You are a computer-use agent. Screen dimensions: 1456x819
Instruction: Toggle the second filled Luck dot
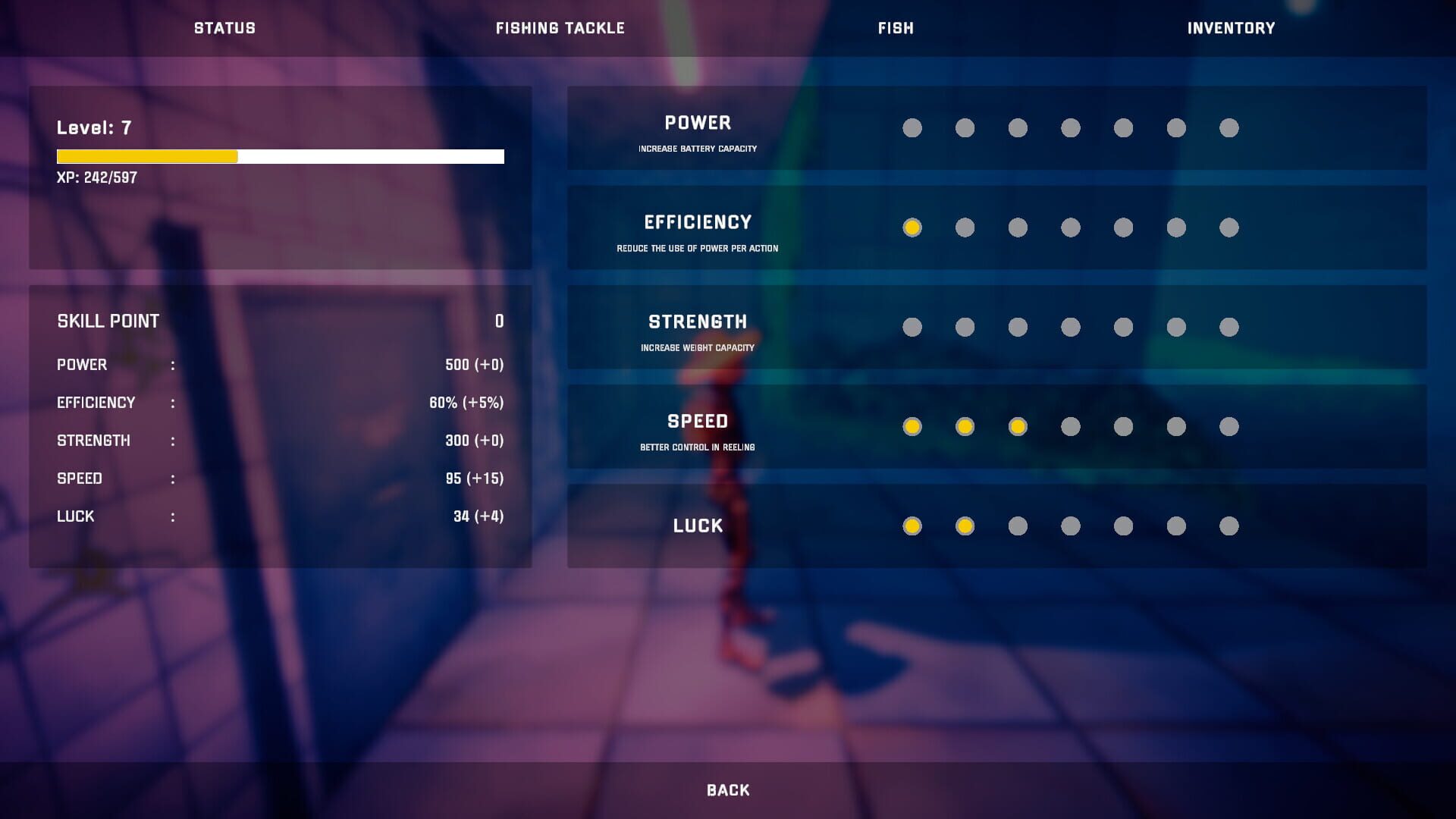(965, 526)
